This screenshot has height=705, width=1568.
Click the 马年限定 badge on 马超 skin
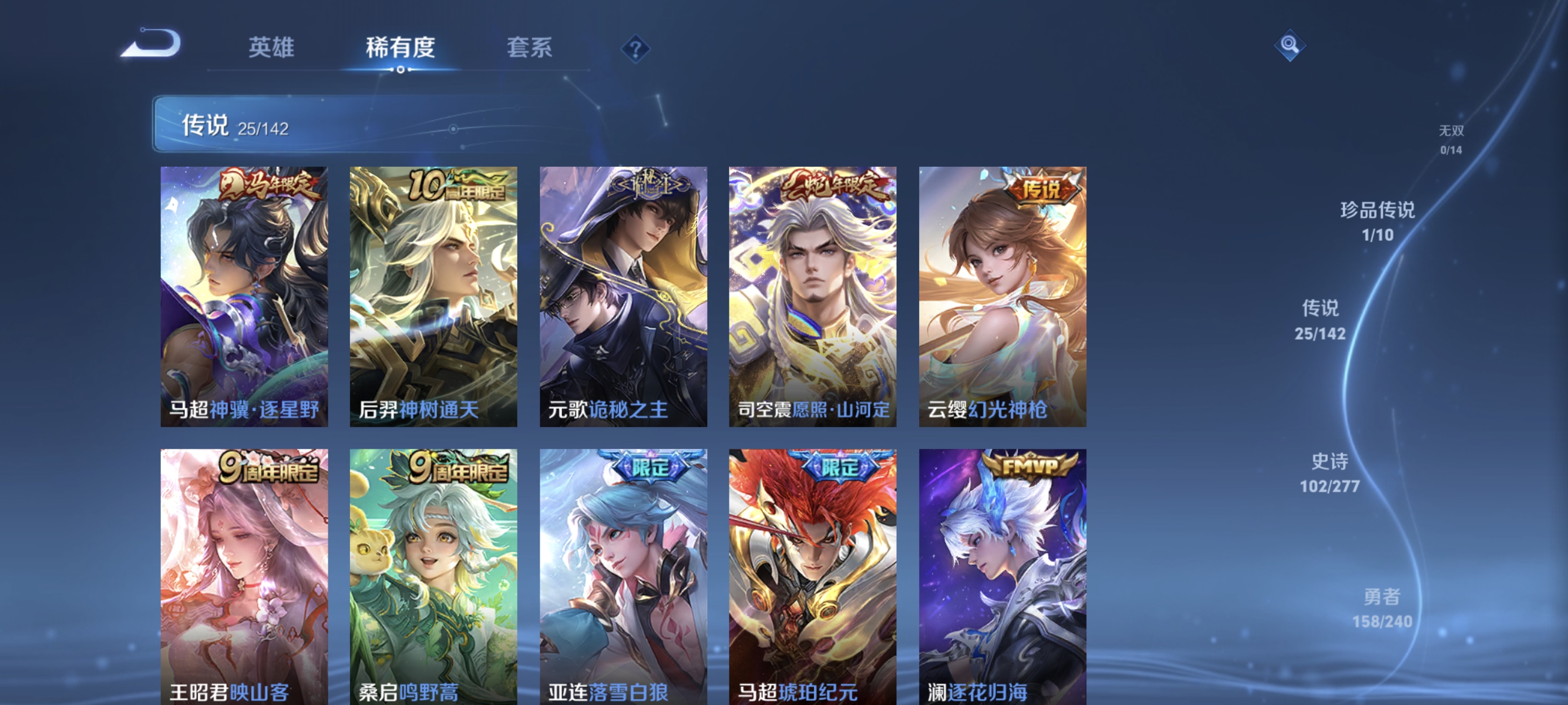click(x=267, y=189)
